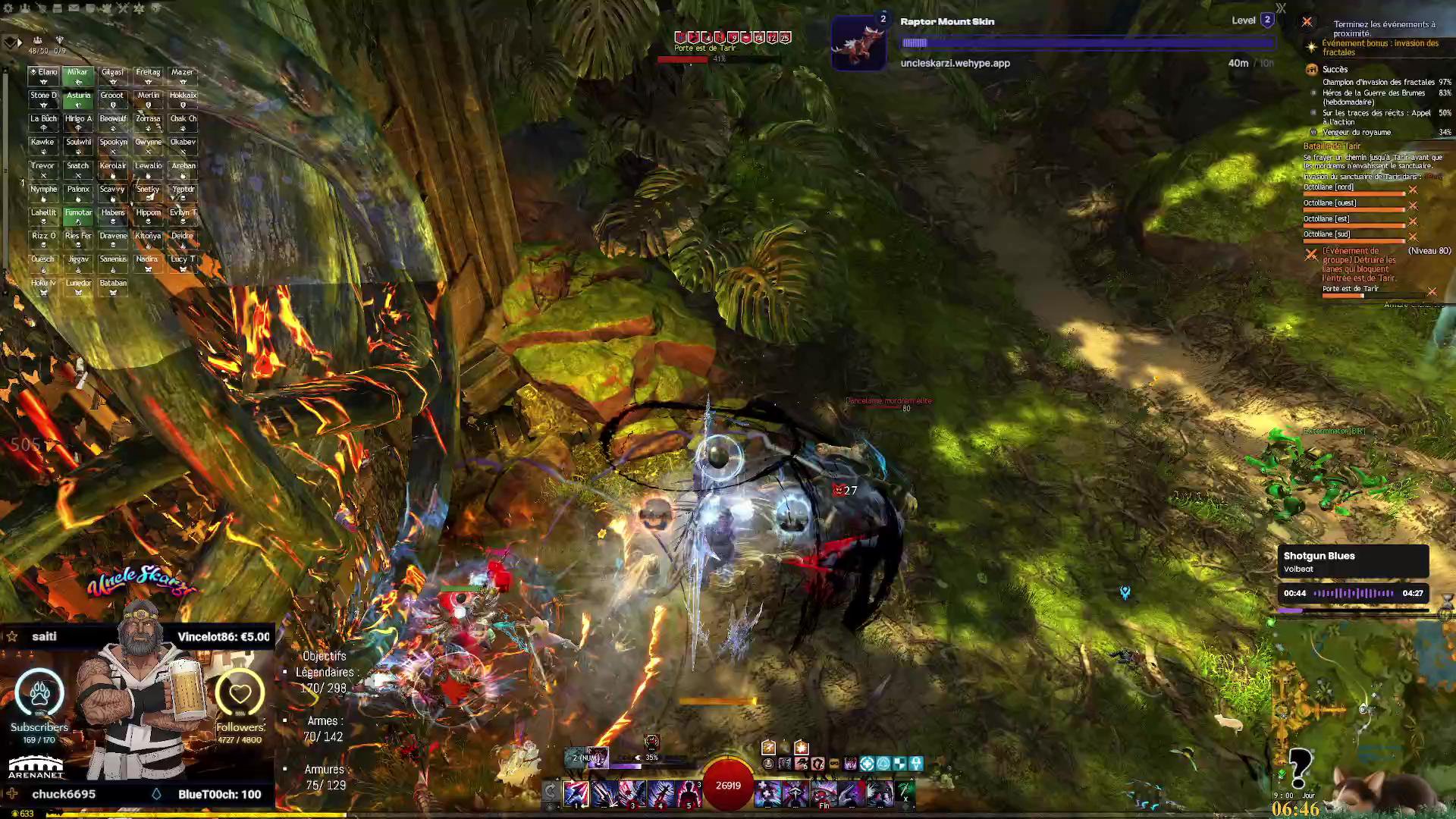Click the weapon swap arrow button
Image resolution: width=1456 pixels, height=819 pixels.
tap(551, 792)
